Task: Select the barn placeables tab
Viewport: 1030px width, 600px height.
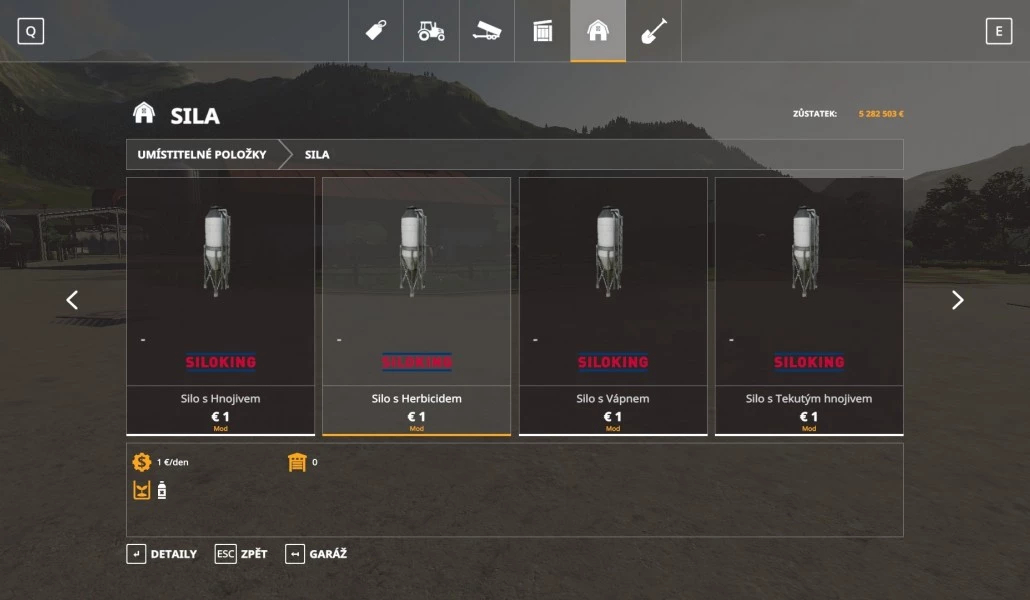Action: (x=598, y=31)
